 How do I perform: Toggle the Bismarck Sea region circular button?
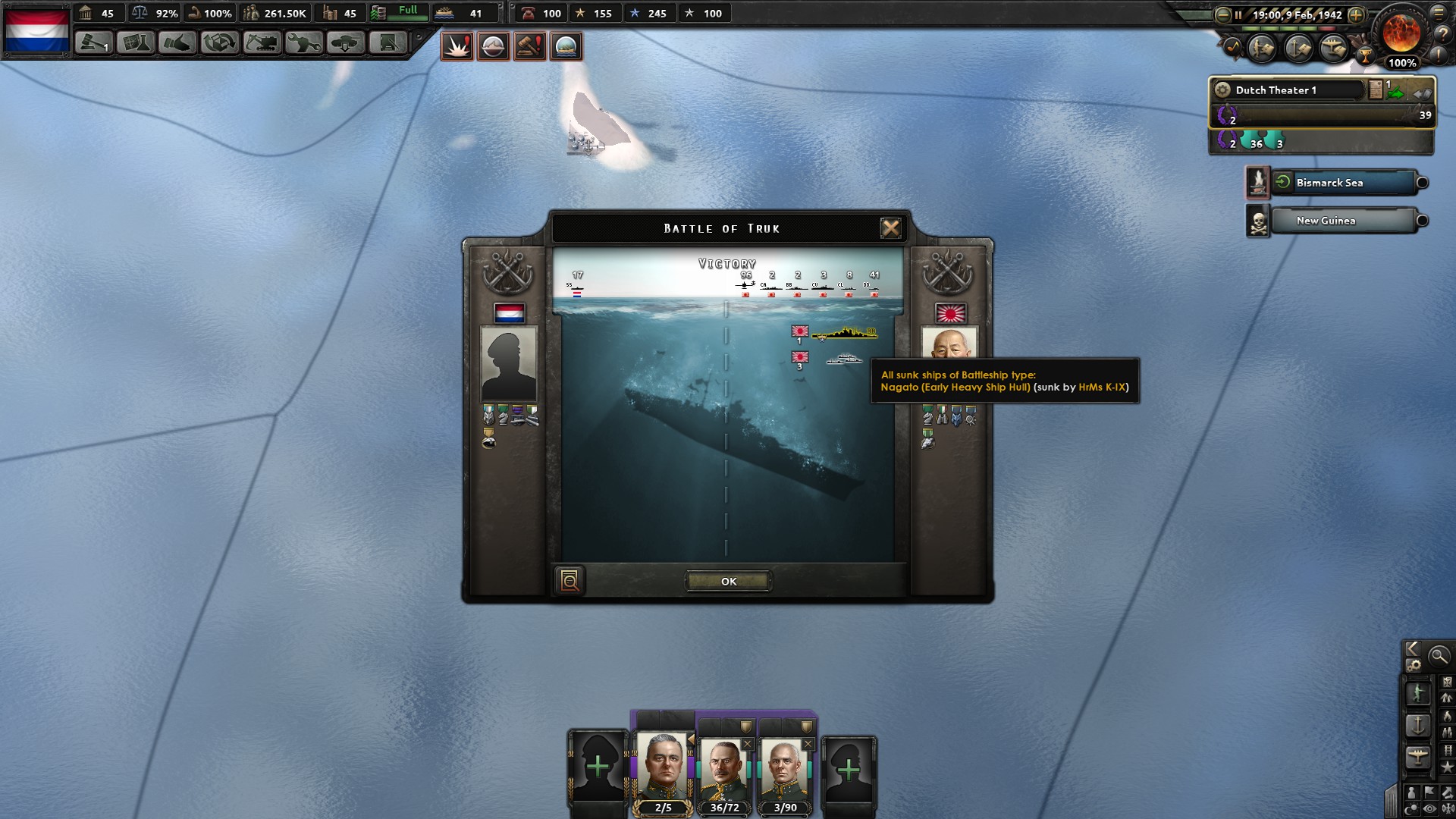tap(1421, 183)
